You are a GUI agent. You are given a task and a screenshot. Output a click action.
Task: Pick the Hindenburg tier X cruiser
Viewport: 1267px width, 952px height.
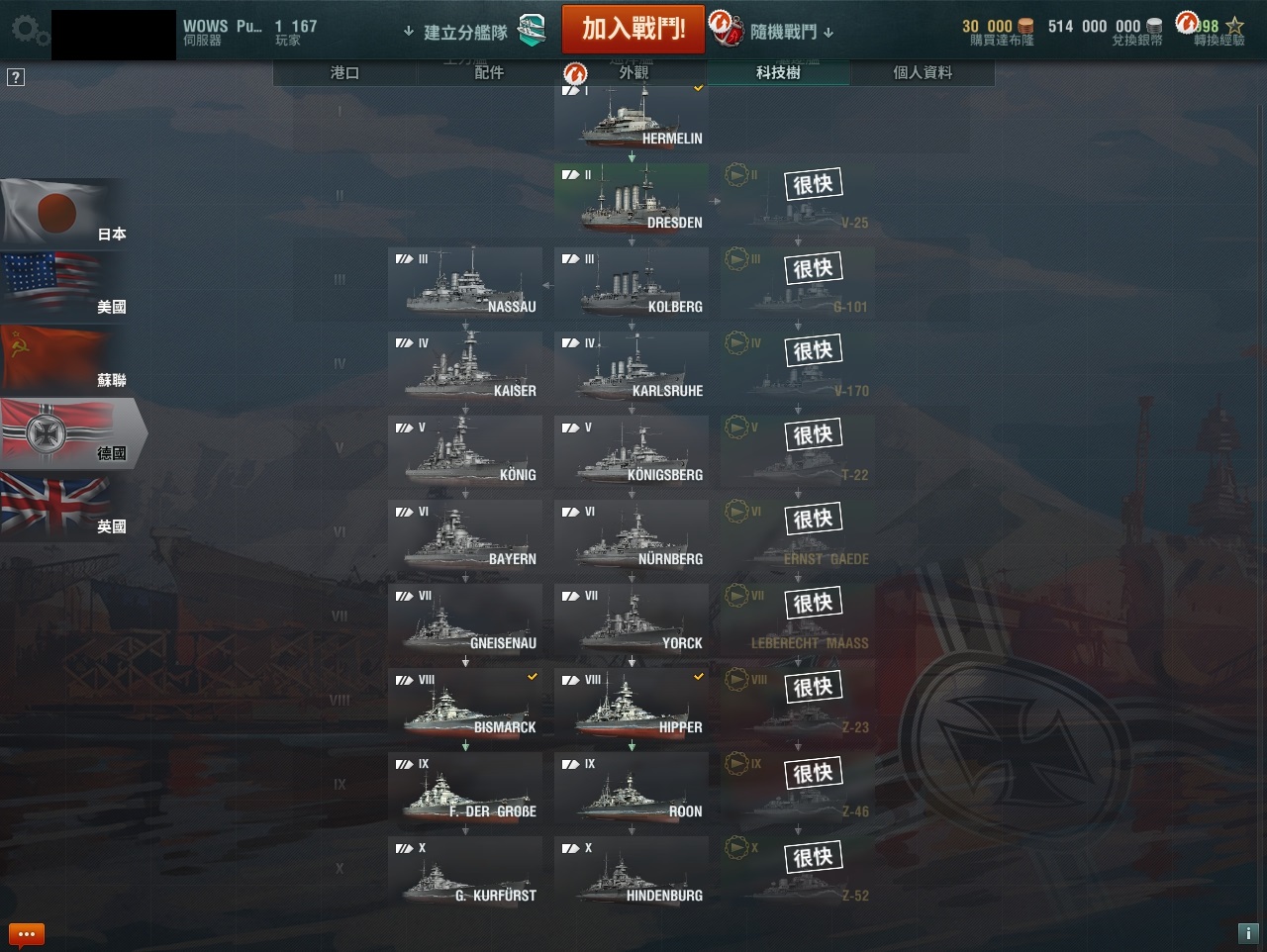tap(632, 873)
